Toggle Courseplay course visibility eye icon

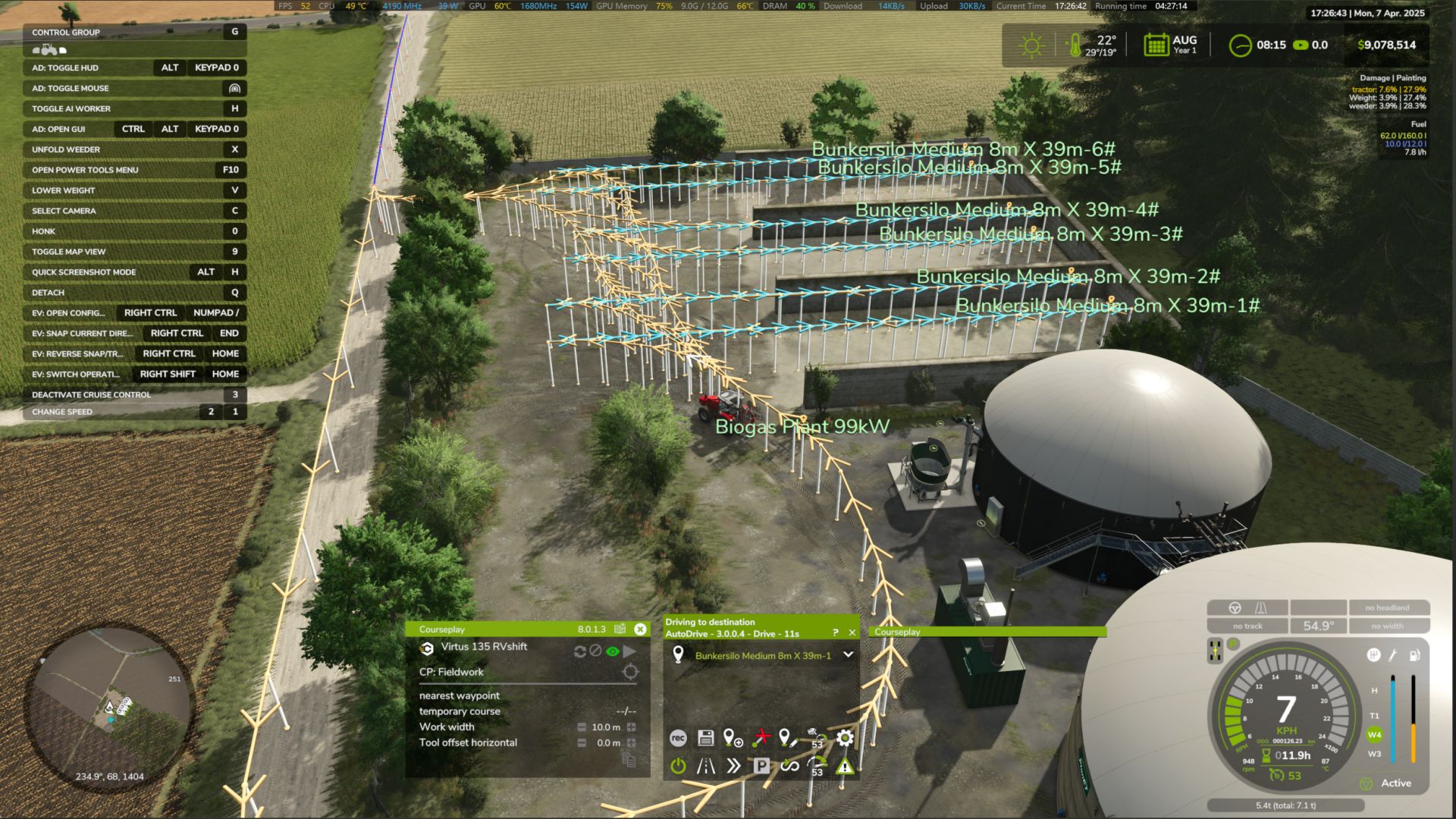click(612, 651)
